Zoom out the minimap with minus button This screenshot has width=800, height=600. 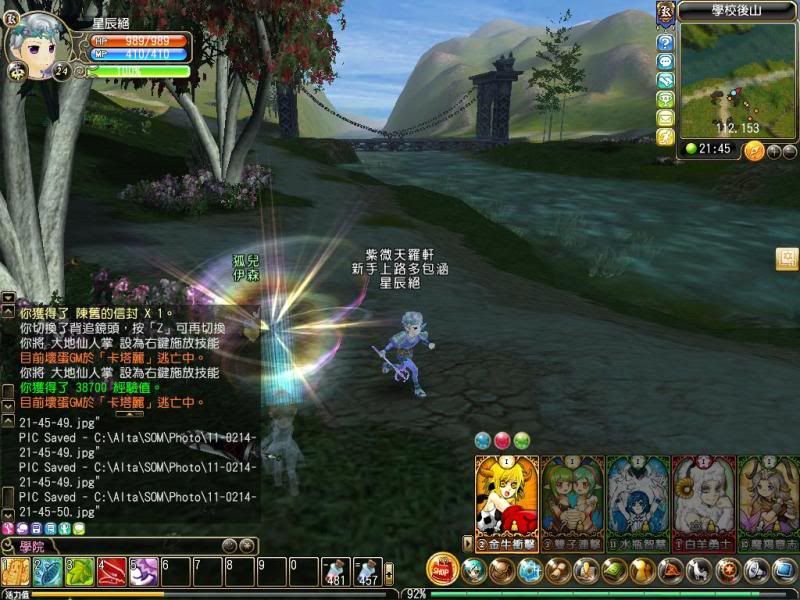click(789, 151)
